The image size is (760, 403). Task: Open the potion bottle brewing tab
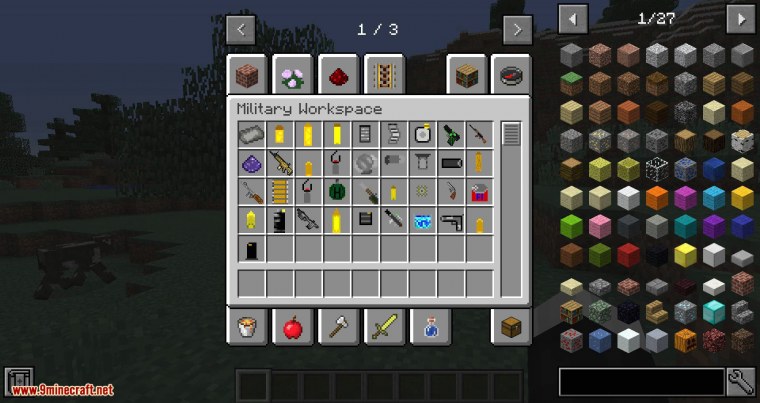tap(430, 326)
